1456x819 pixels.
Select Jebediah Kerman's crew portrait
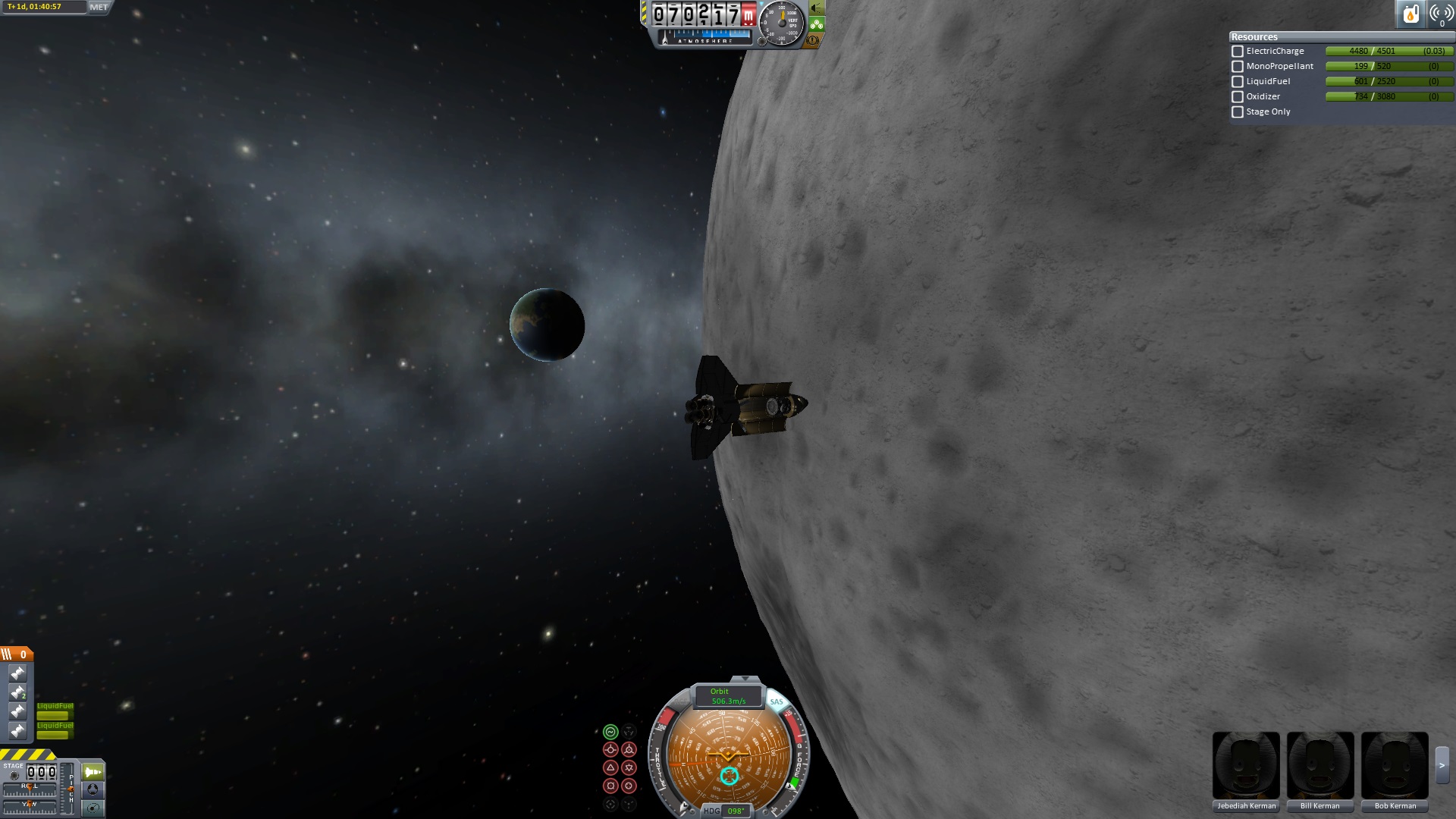click(x=1246, y=766)
